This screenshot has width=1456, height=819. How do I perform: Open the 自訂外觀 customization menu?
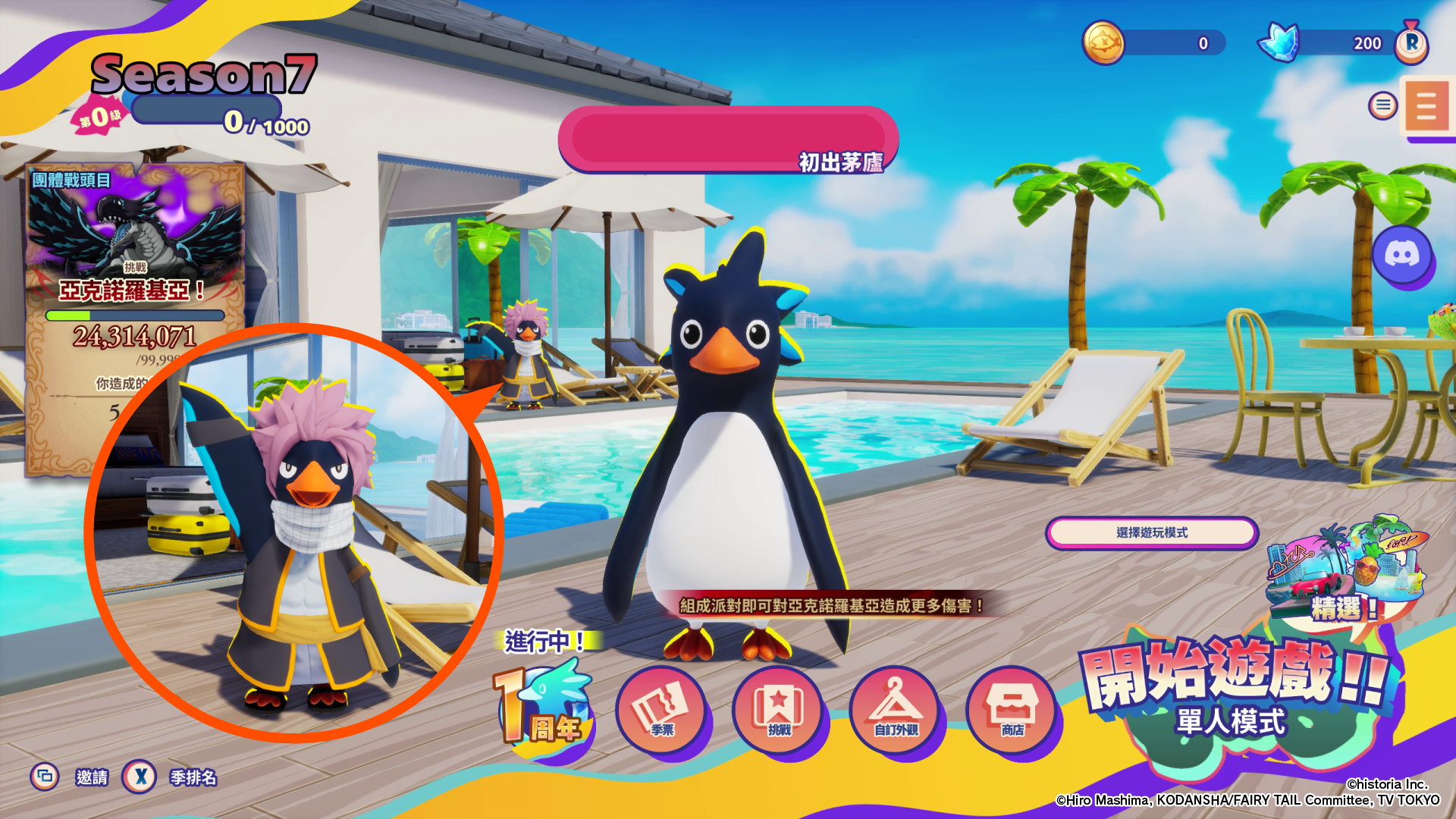tap(896, 711)
